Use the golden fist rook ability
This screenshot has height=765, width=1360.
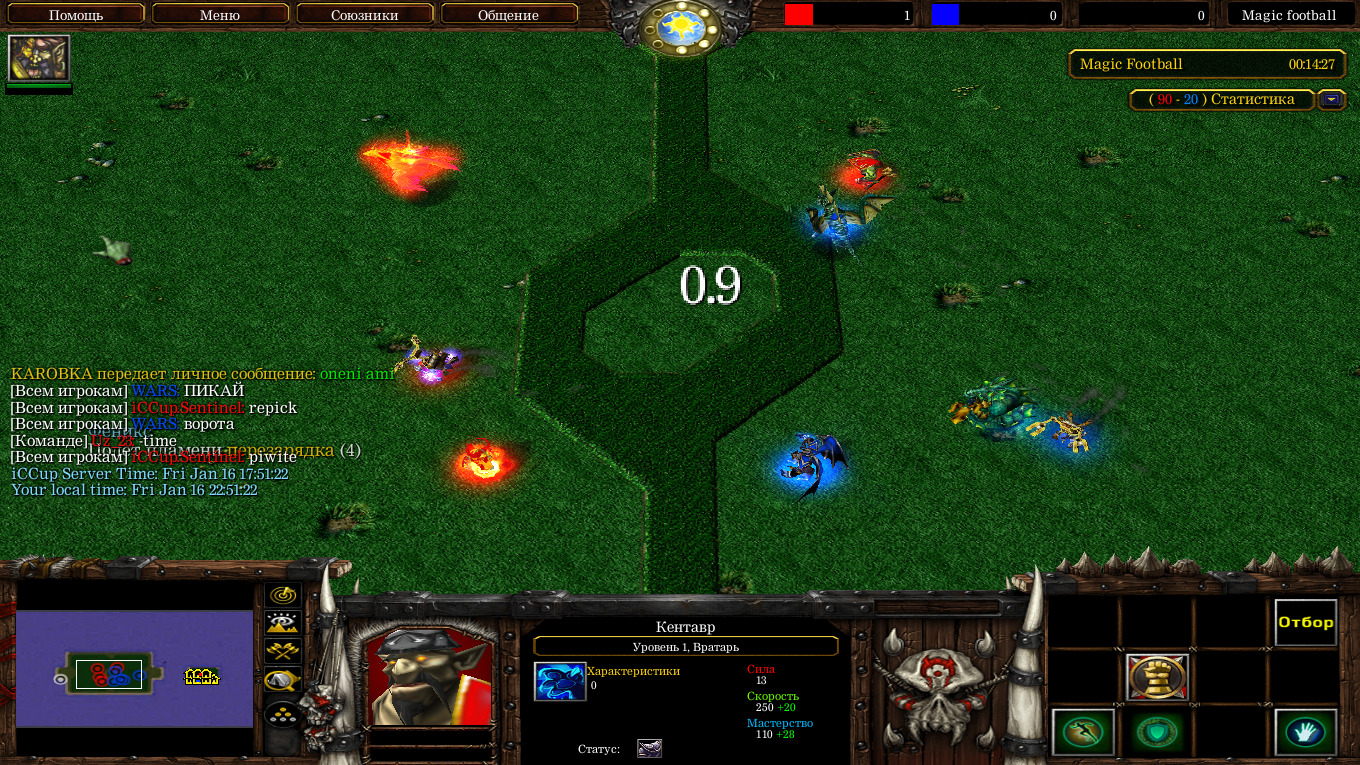tap(1157, 678)
